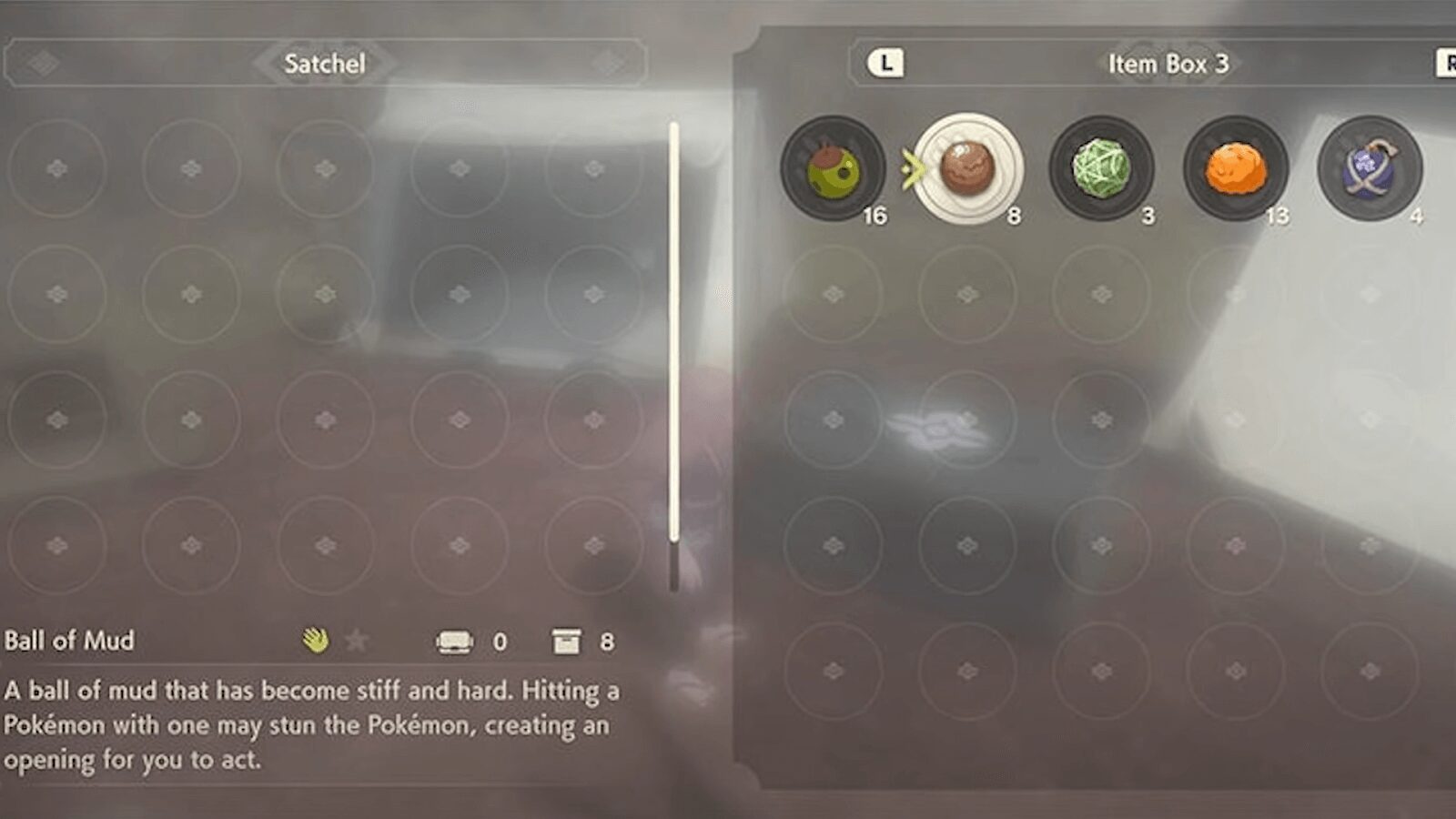Highlight the plate under Ball of Mud
Viewport: 1456px width, 819px height.
(969, 205)
